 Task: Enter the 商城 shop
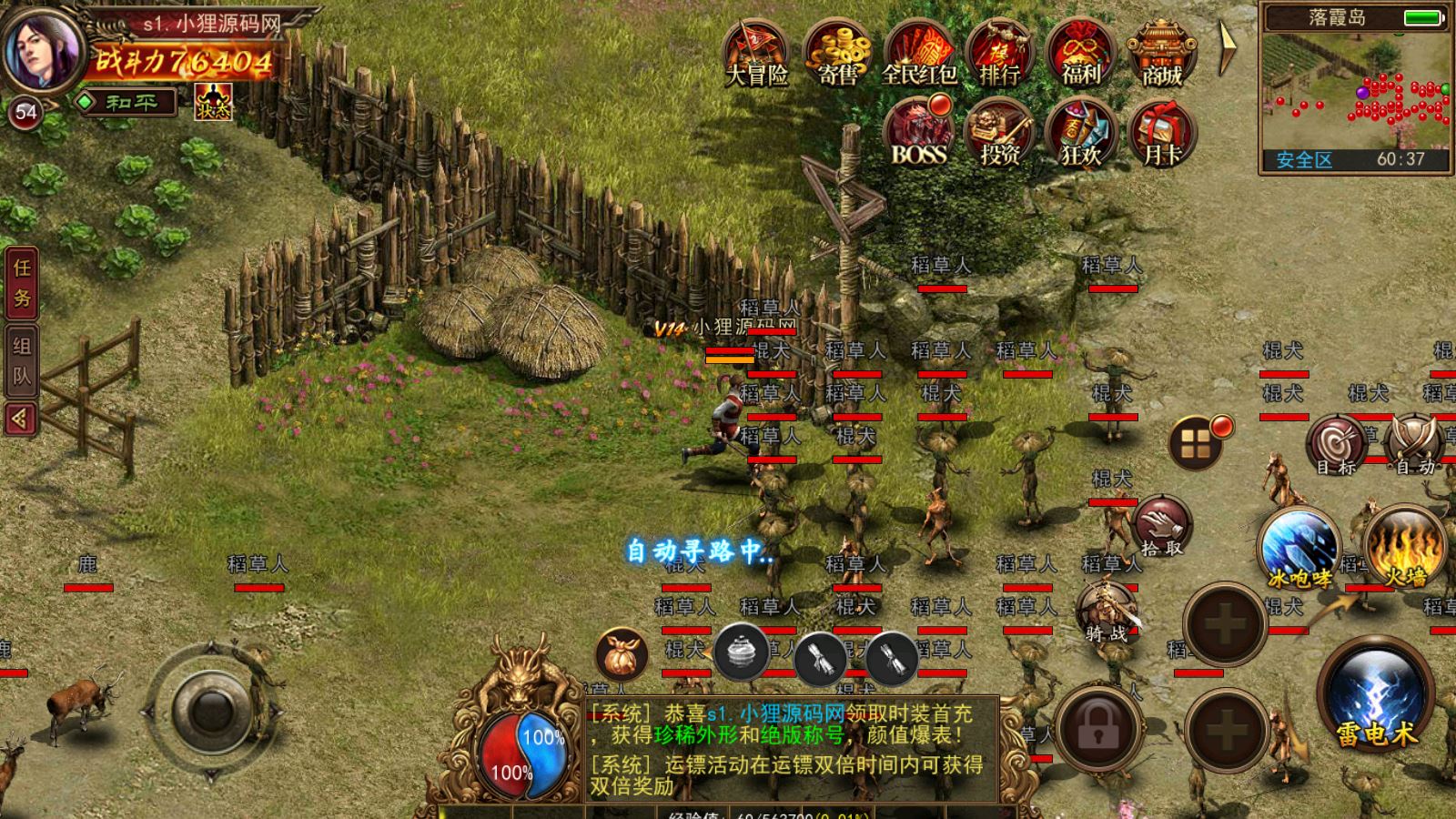[1162, 53]
